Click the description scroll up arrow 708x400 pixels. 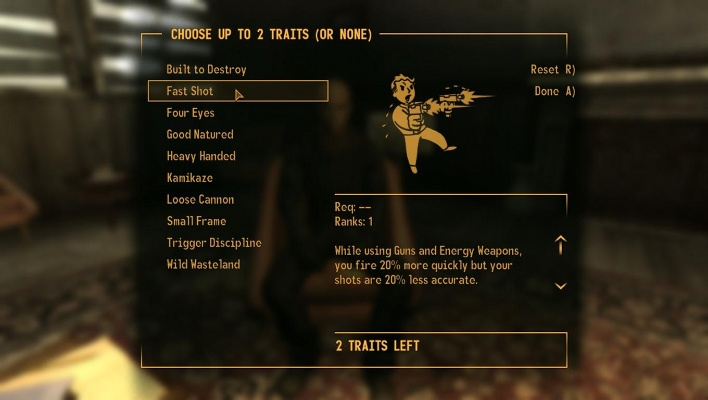point(561,245)
